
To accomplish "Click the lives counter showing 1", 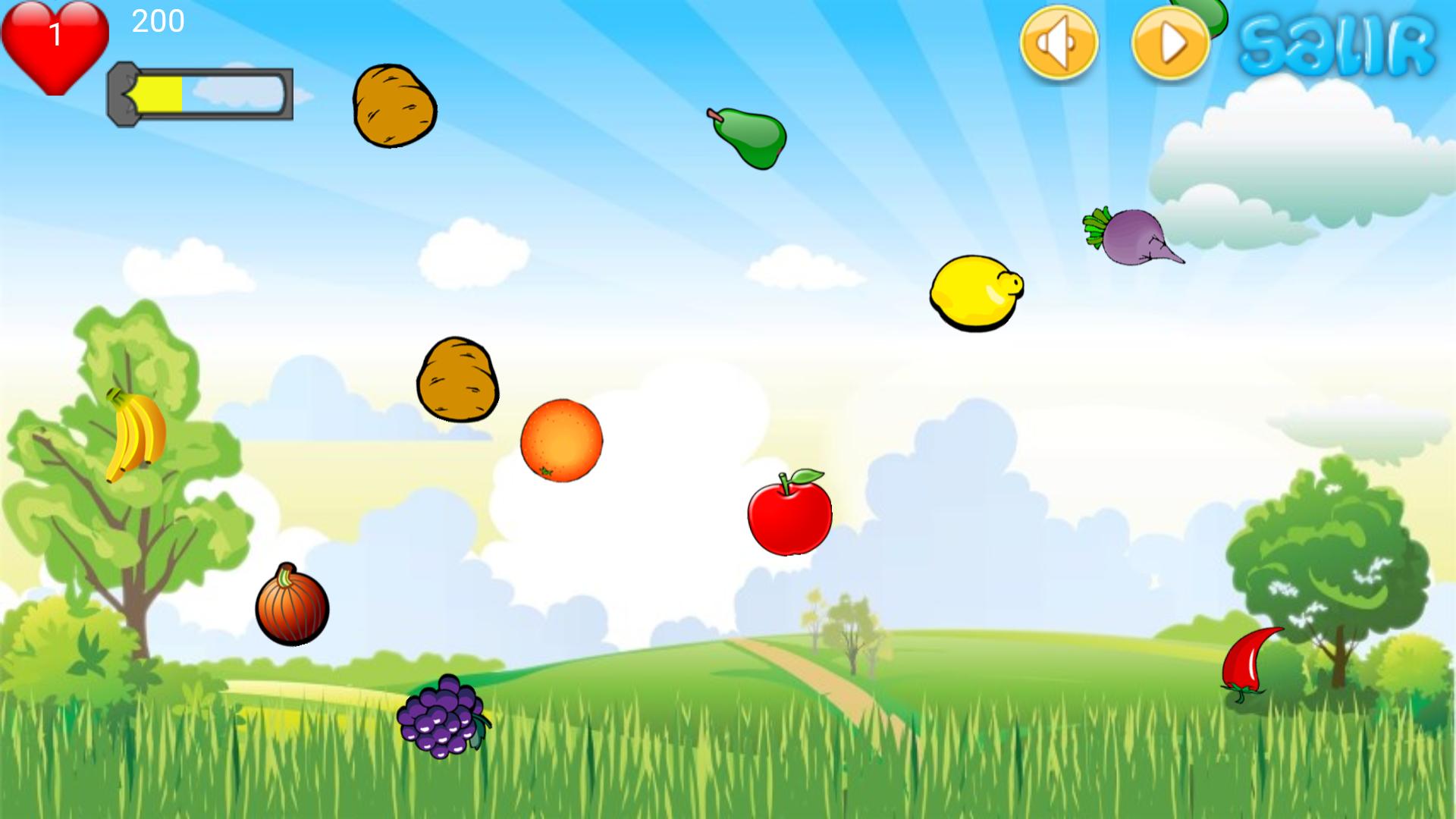I will coord(55,34).
